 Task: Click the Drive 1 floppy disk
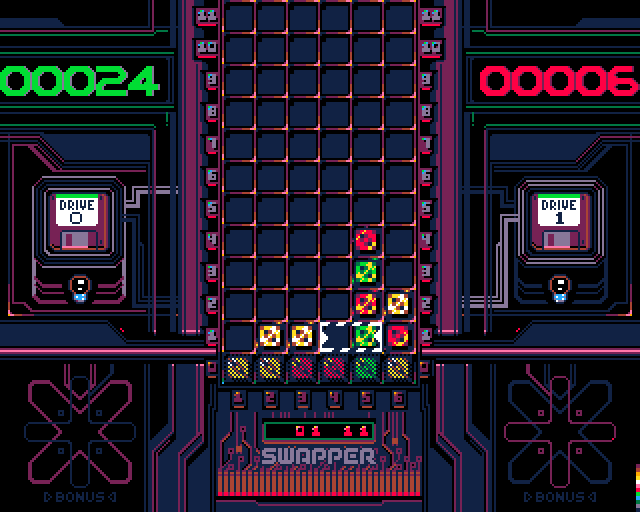pyautogui.click(x=559, y=222)
